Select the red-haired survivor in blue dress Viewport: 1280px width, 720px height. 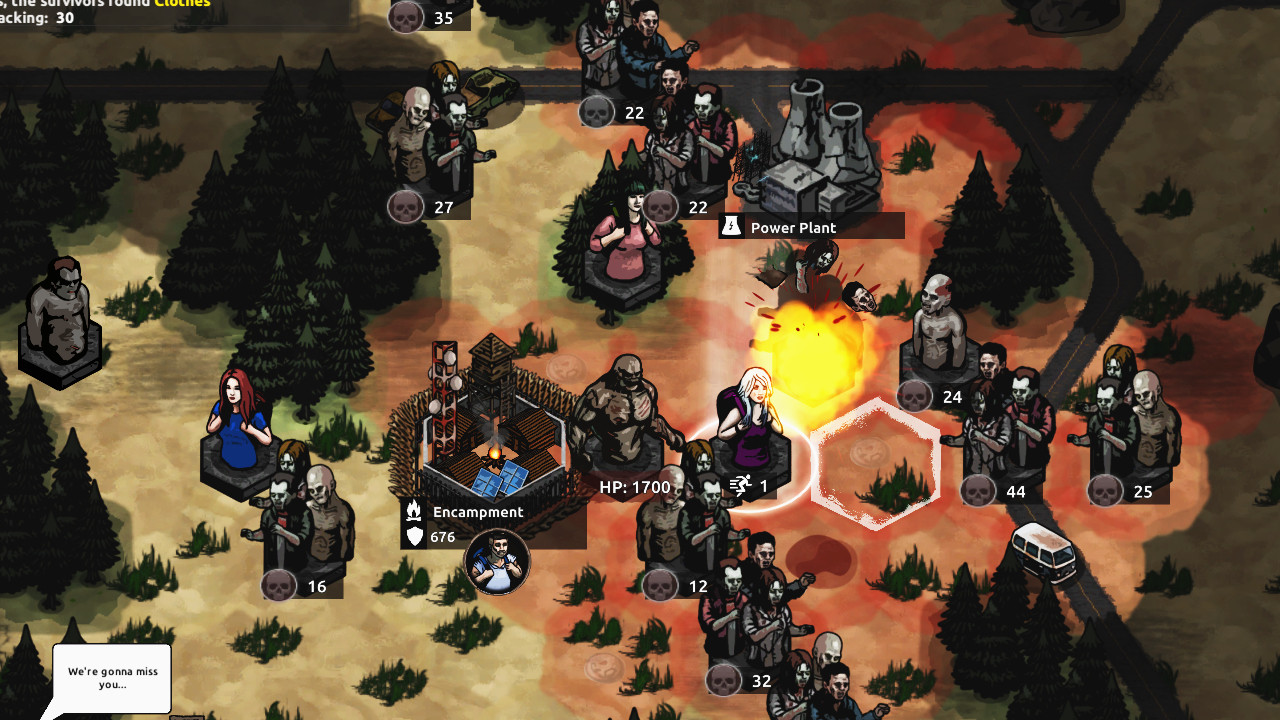click(239, 425)
